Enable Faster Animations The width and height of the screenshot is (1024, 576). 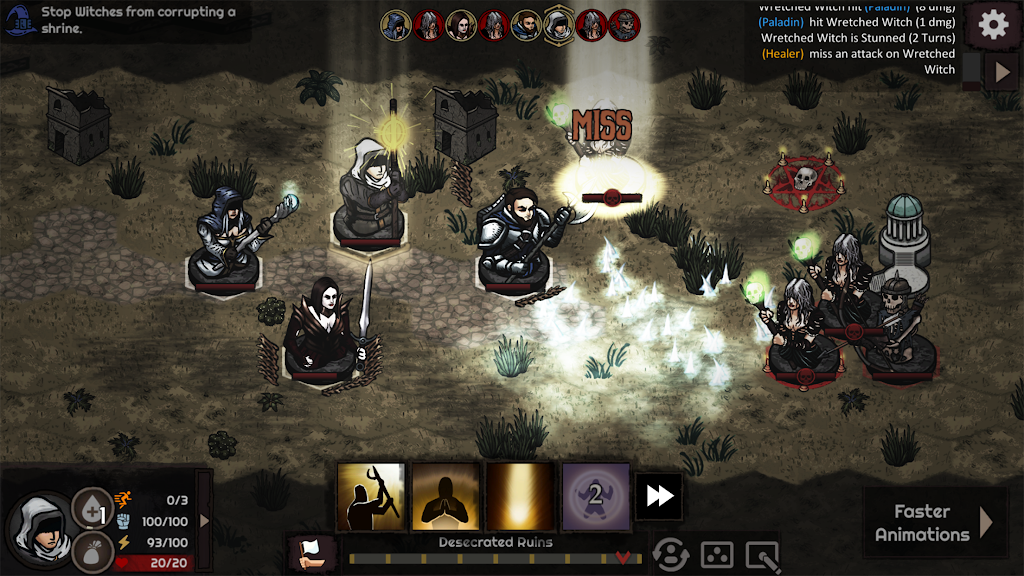[934, 522]
